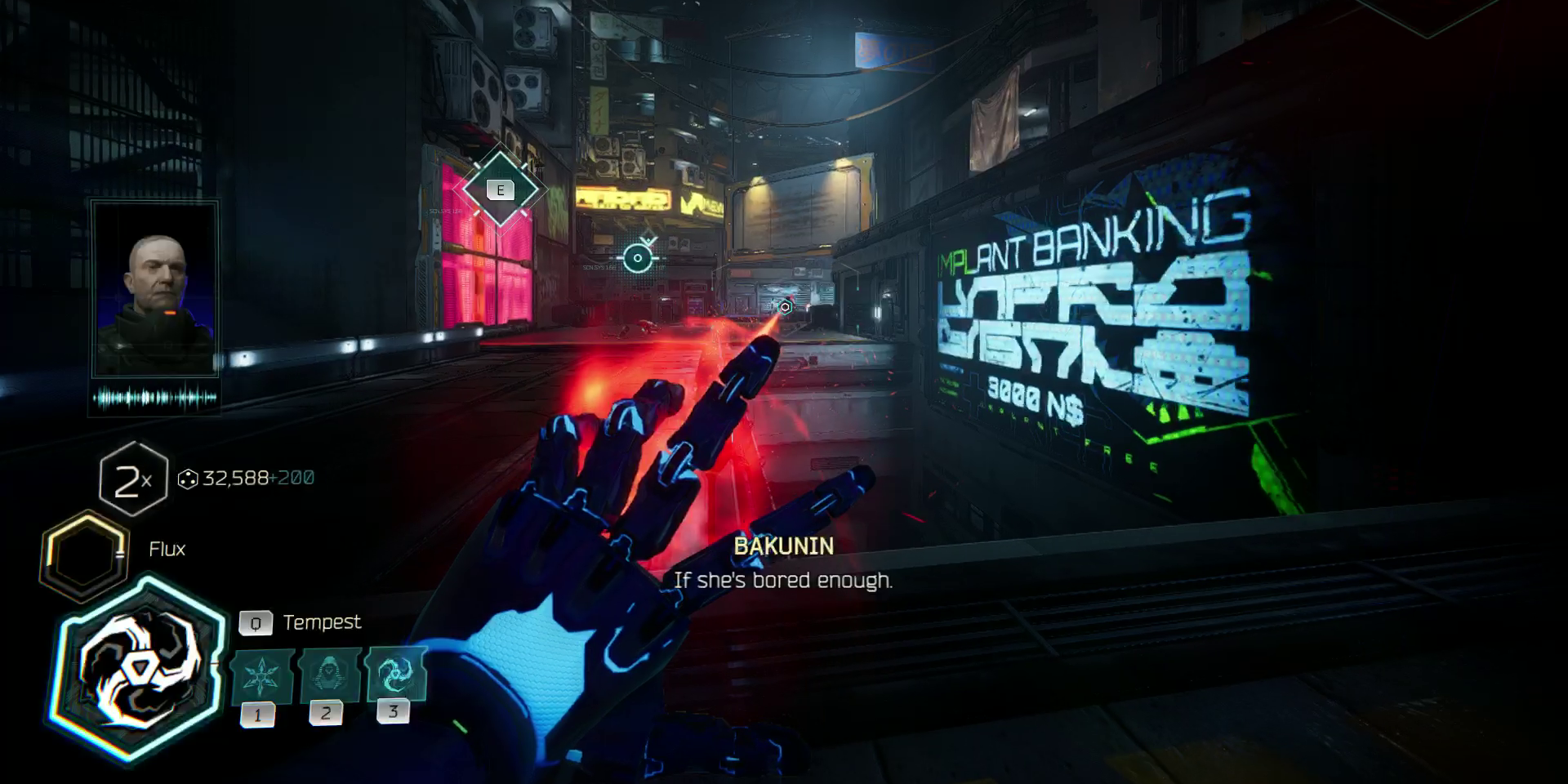Select the swirl ability in slot 3

tap(396, 674)
